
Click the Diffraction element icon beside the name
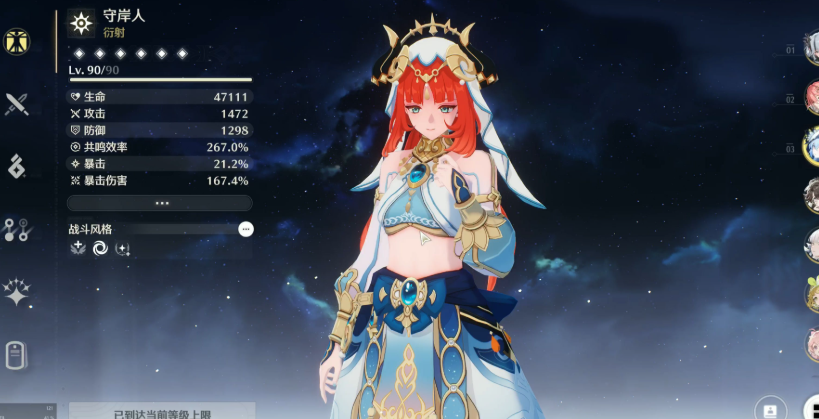pos(81,23)
